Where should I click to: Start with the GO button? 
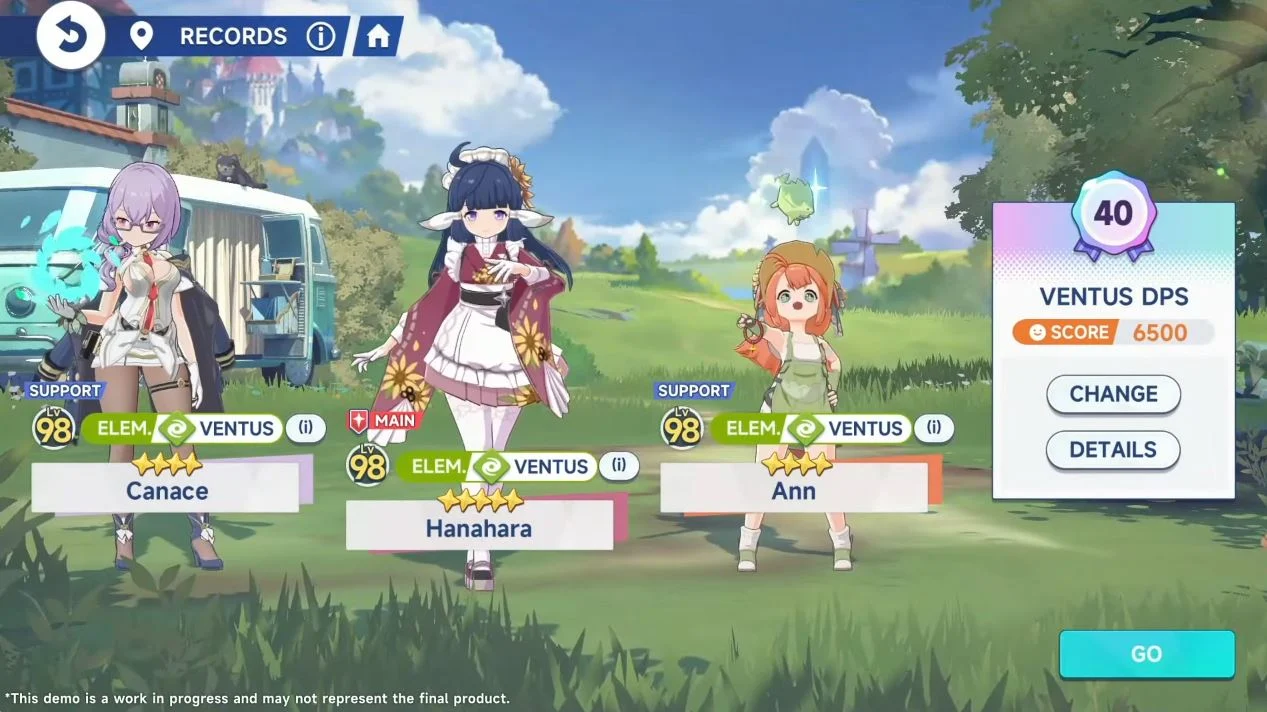(1146, 654)
